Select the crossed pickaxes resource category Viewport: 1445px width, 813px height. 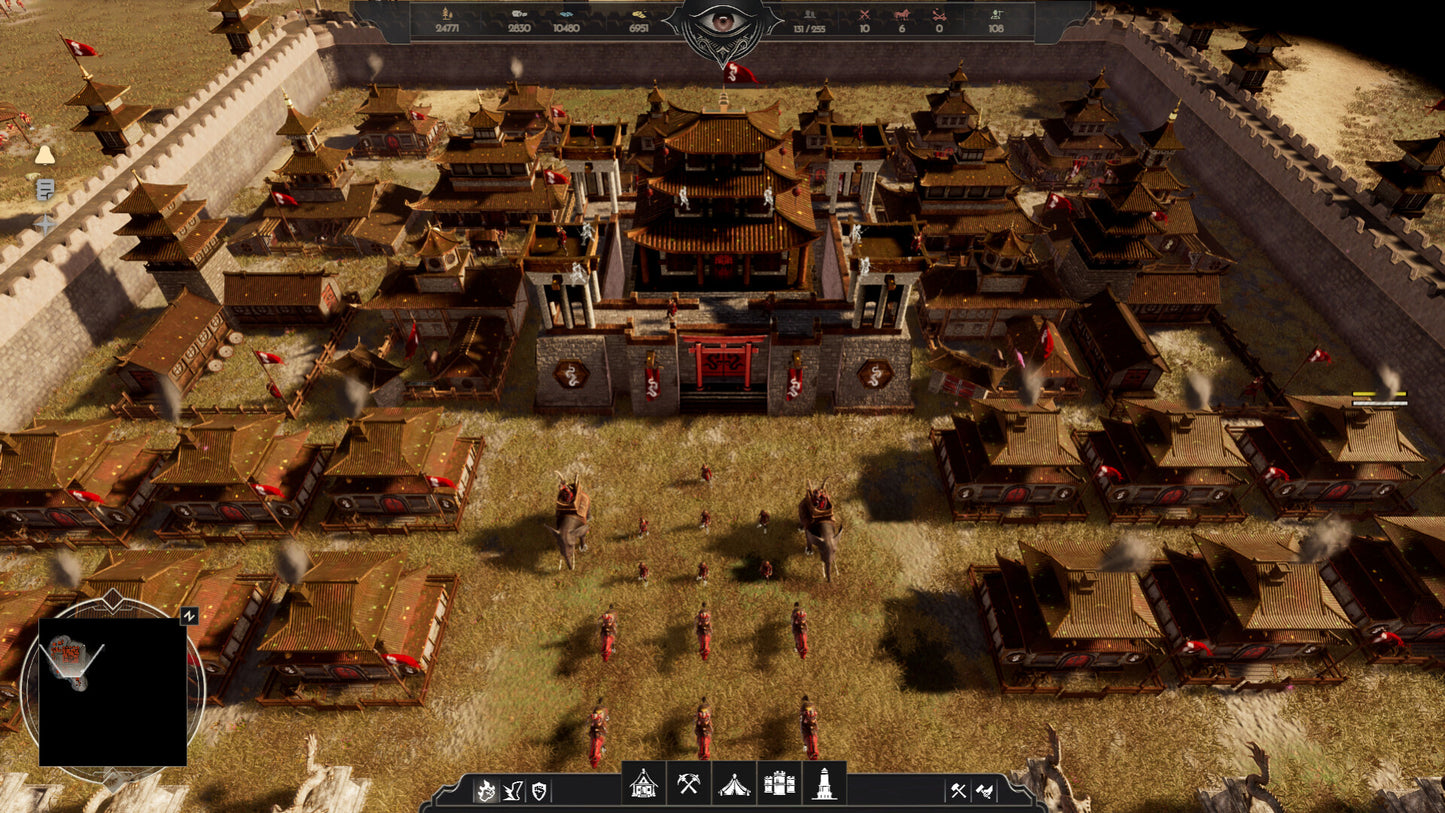(x=688, y=784)
